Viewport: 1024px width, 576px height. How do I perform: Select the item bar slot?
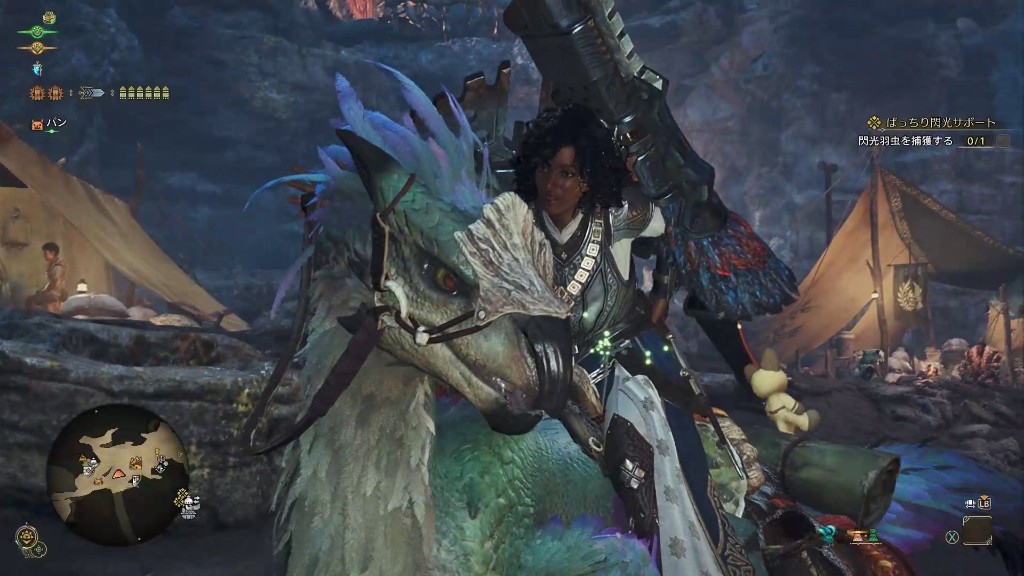977,531
